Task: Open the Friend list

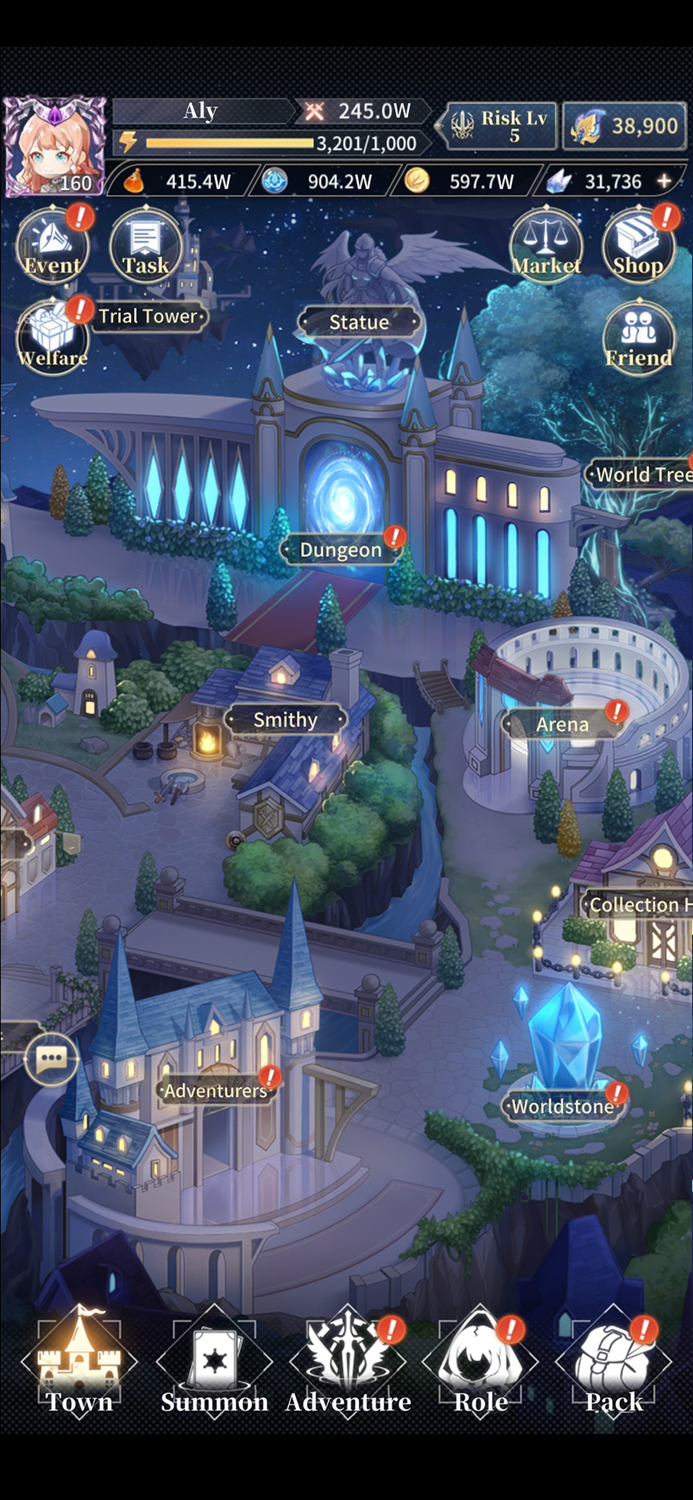Action: (638, 337)
